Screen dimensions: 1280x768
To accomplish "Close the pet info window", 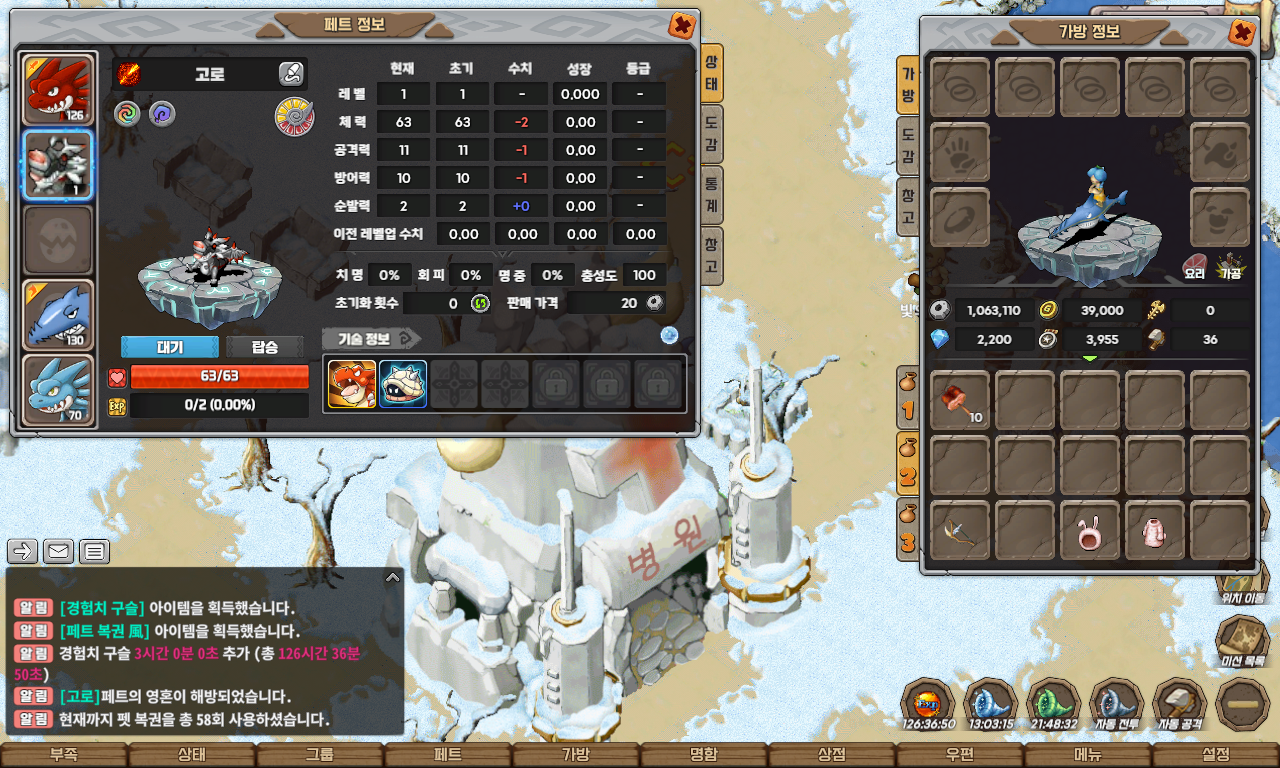I will (x=681, y=25).
